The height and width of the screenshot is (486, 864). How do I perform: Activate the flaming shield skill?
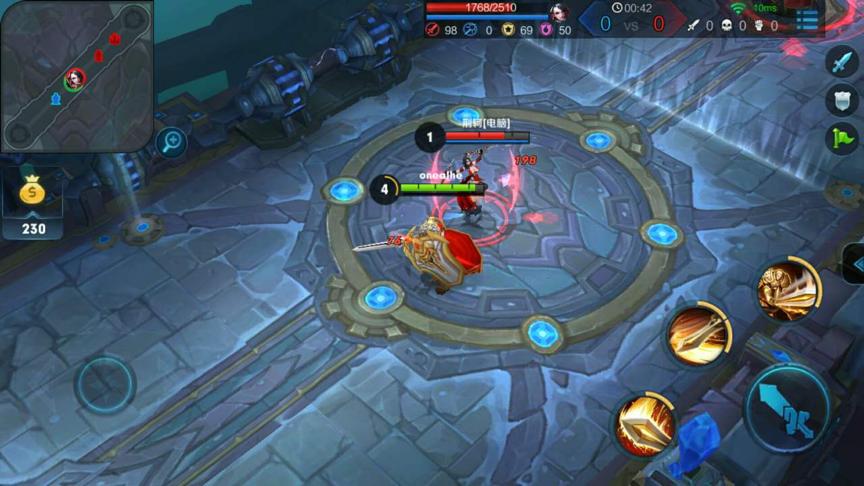click(x=645, y=424)
